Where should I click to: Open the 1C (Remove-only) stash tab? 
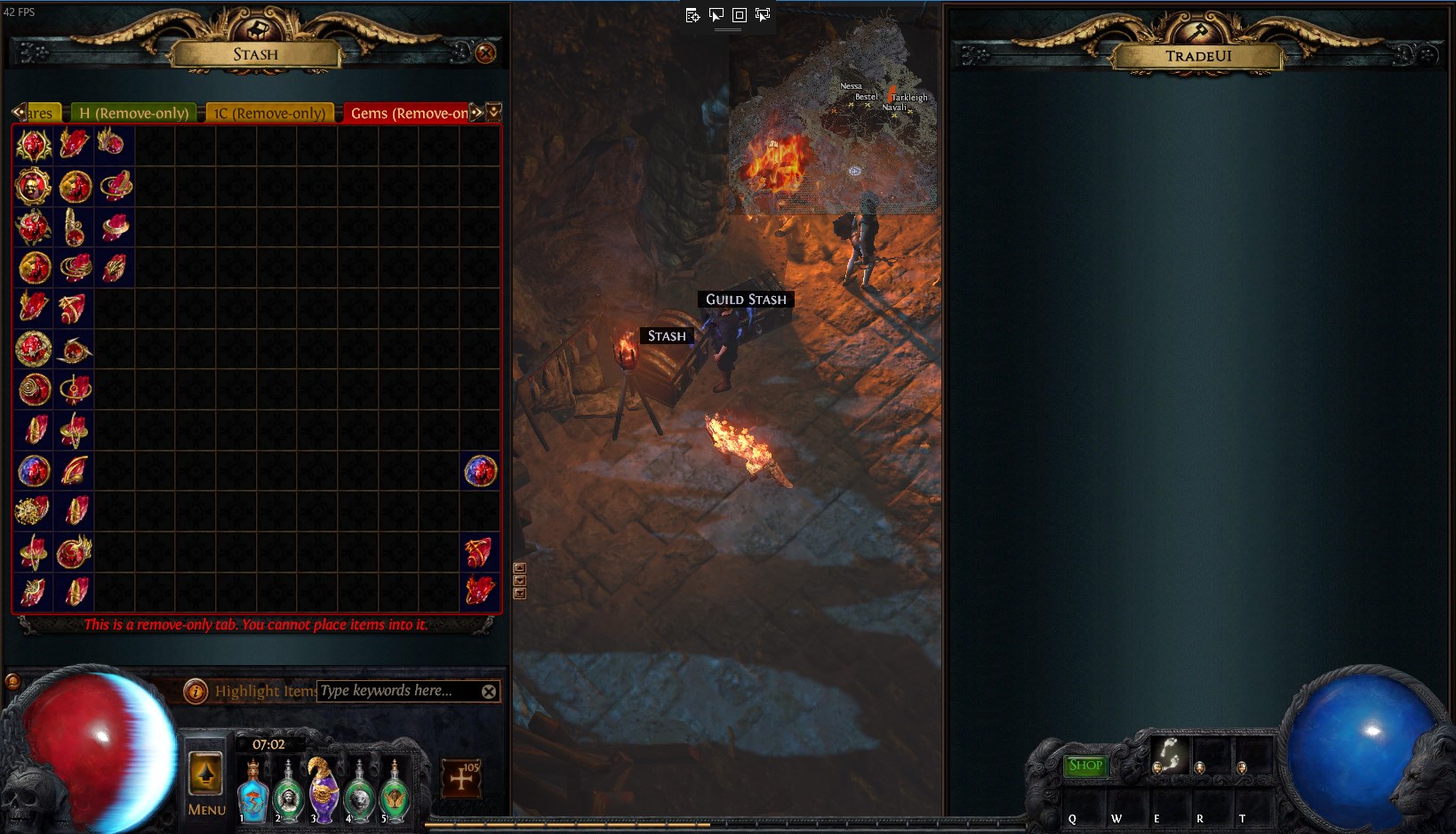pyautogui.click(x=270, y=113)
